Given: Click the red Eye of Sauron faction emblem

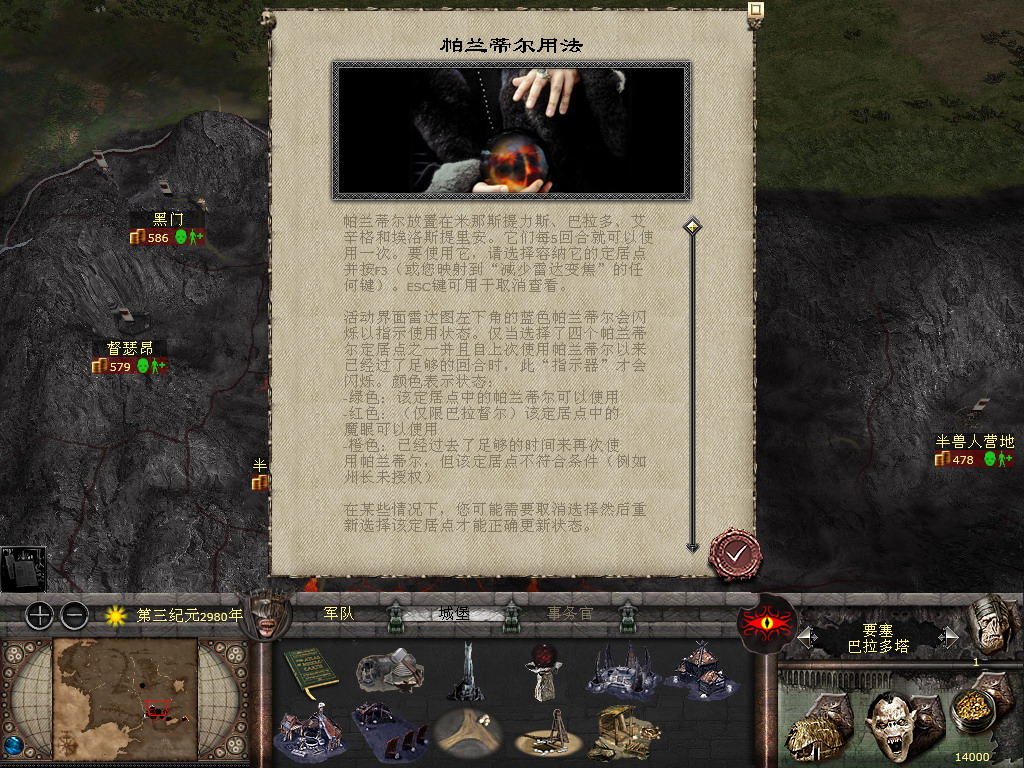Looking at the screenshot, I should [x=766, y=622].
